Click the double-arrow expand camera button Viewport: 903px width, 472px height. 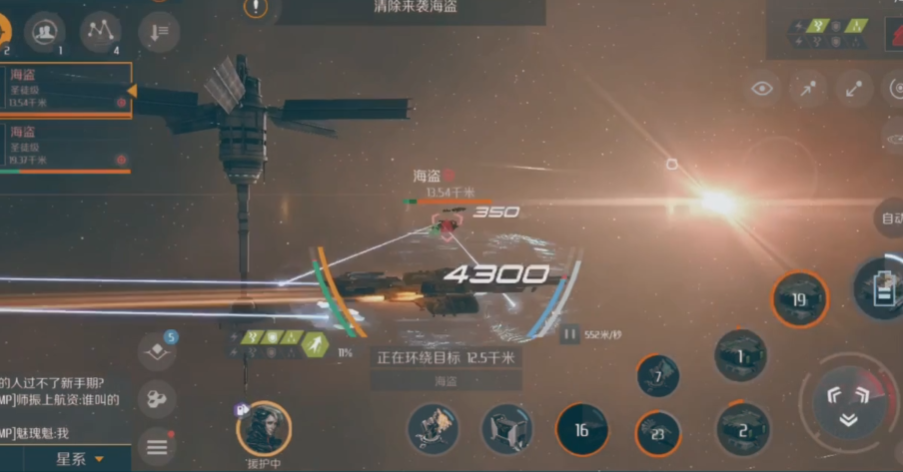(854, 89)
